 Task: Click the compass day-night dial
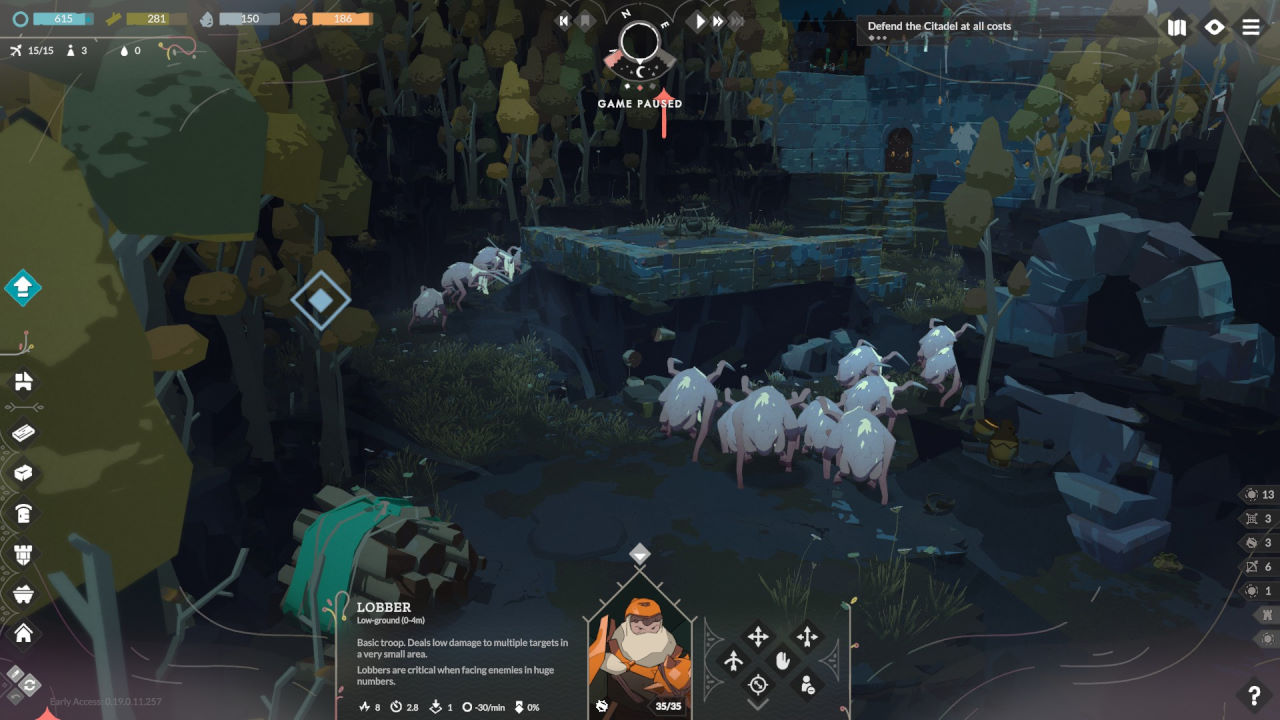[x=639, y=43]
